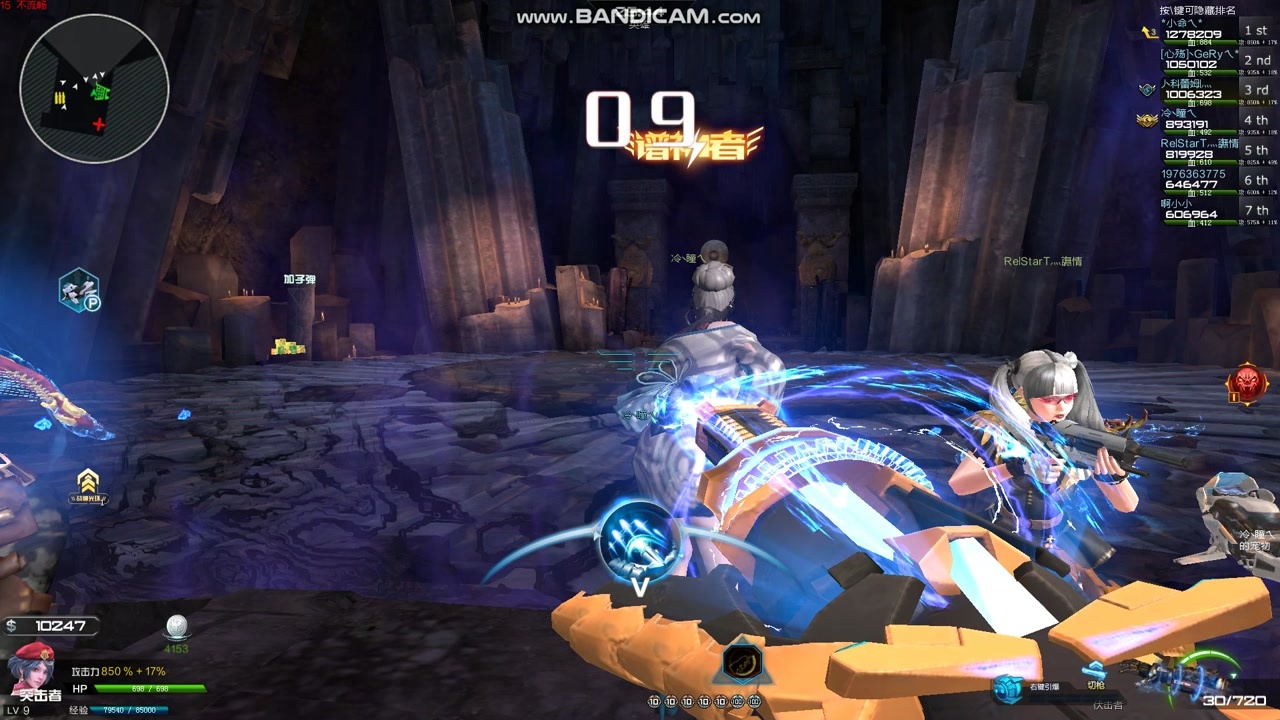The height and width of the screenshot is (720, 1280).
Task: Select the 7th place 啊小小 row
Action: pos(1217,210)
